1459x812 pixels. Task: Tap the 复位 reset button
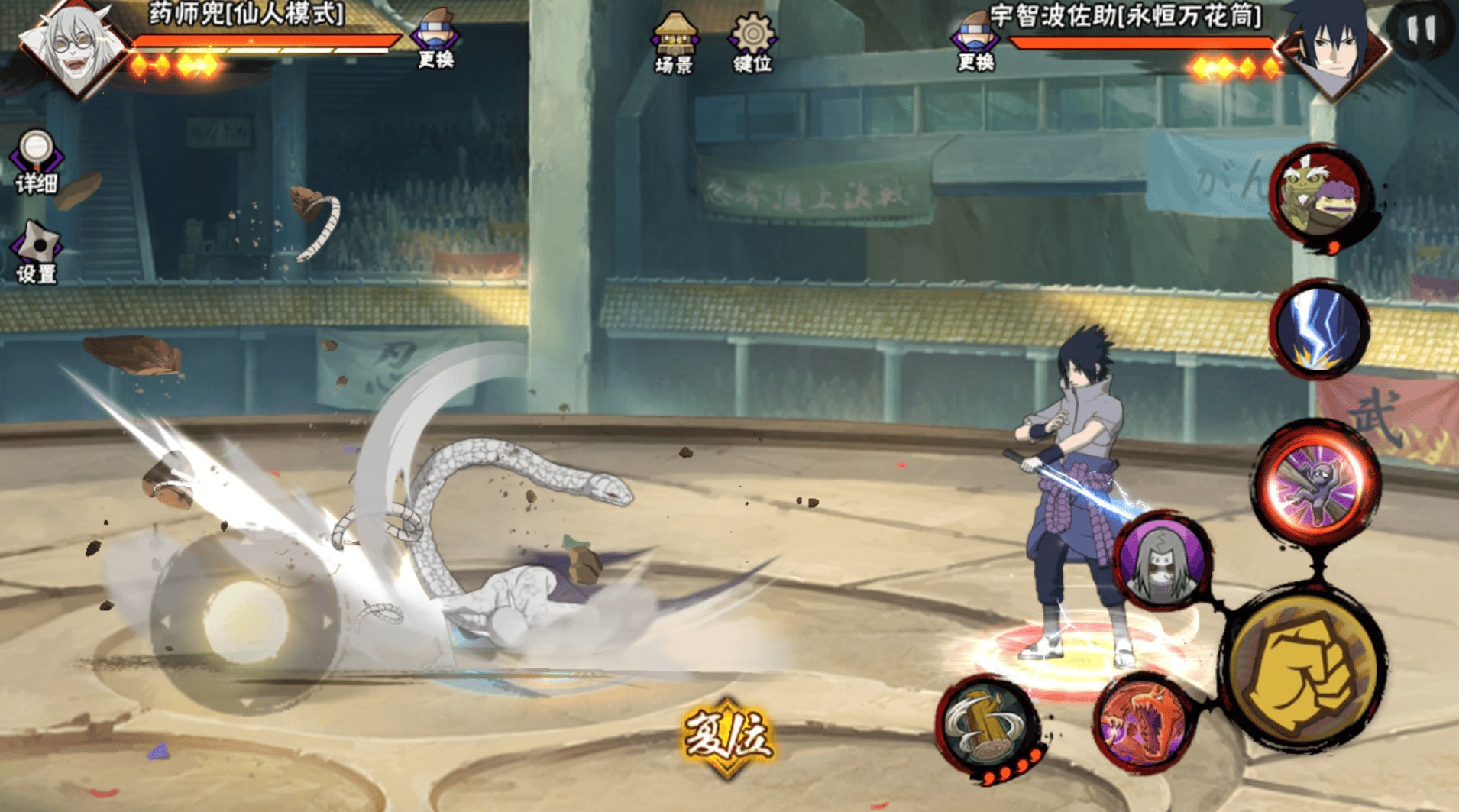[x=727, y=737]
